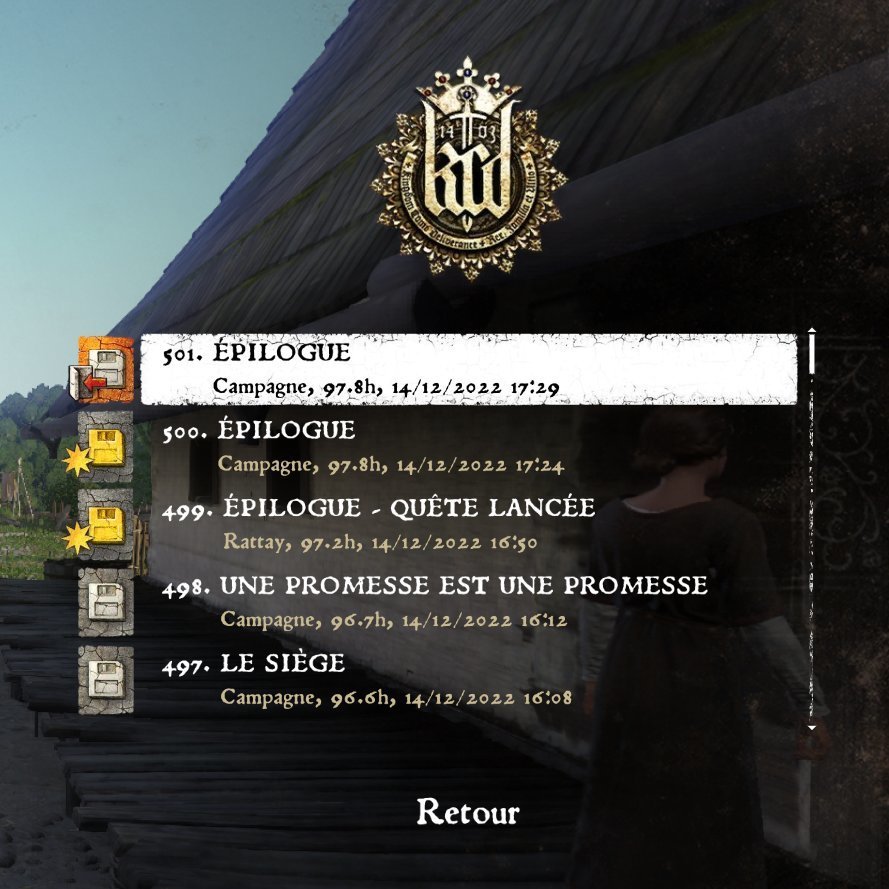Click the save list scrollbar handle
Image resolution: width=889 pixels, height=889 pixels.
pos(812,352)
